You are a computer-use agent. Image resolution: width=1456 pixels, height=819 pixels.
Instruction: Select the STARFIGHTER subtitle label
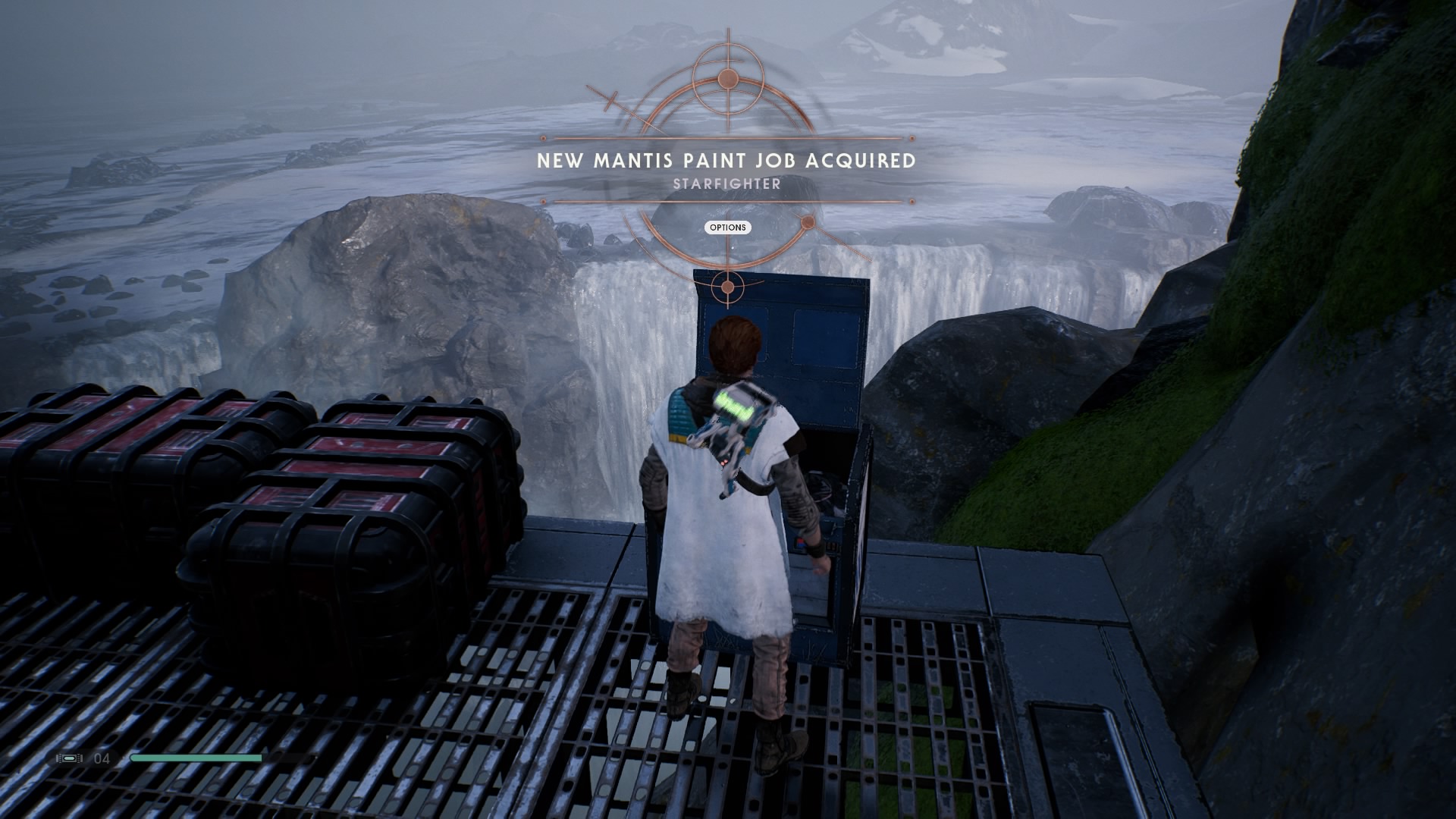[x=727, y=183]
